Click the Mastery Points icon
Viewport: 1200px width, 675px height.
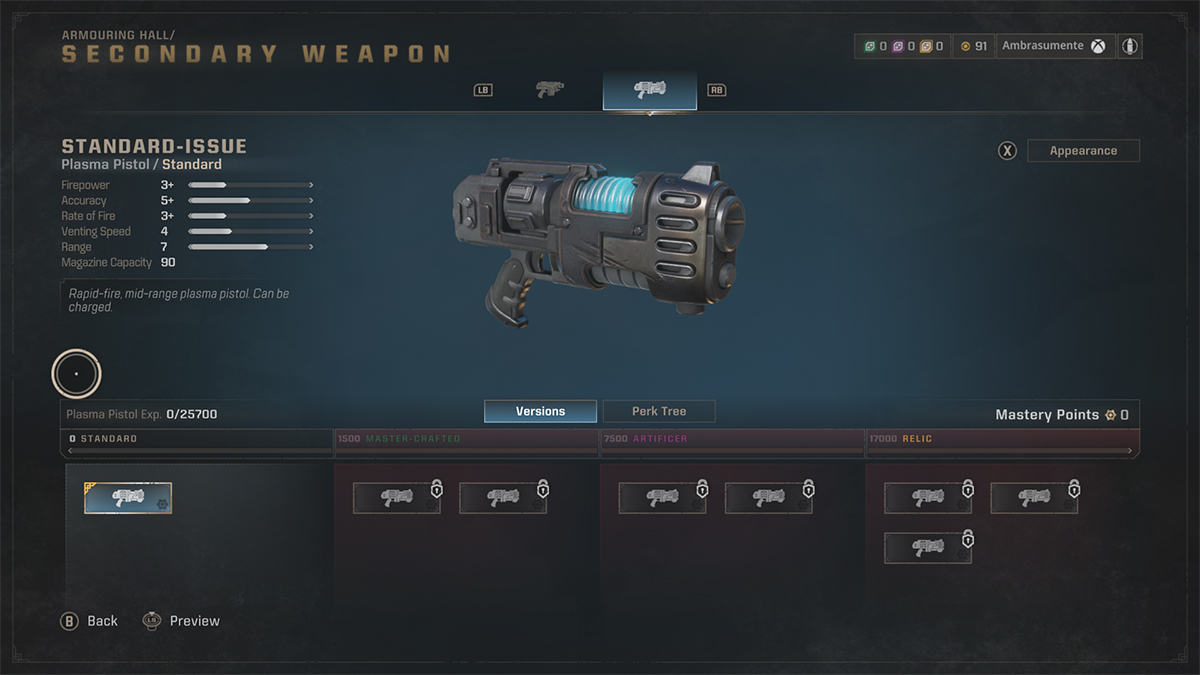1110,415
